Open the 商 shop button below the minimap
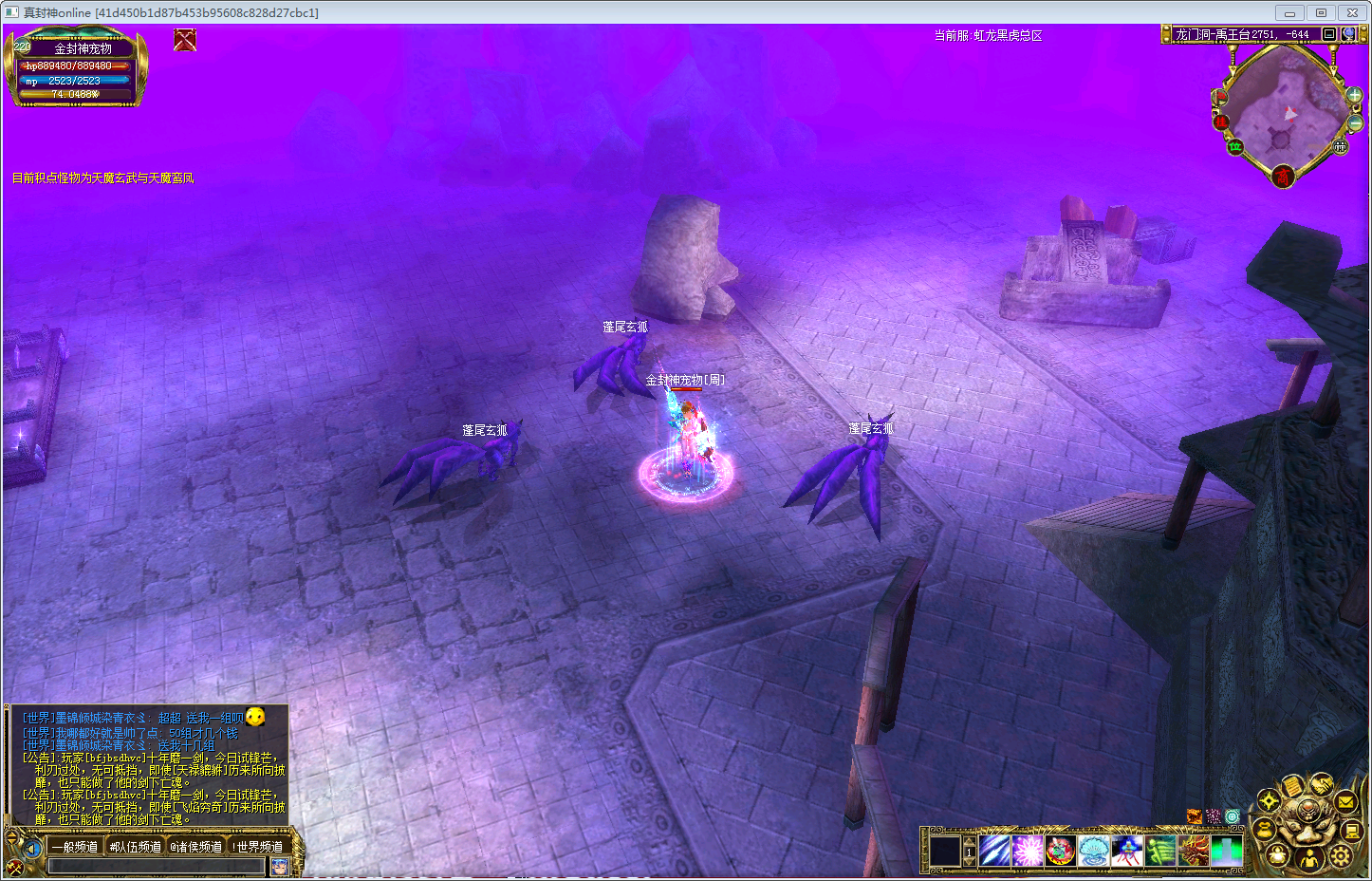Viewport: 1372px width, 881px height. (x=1283, y=177)
